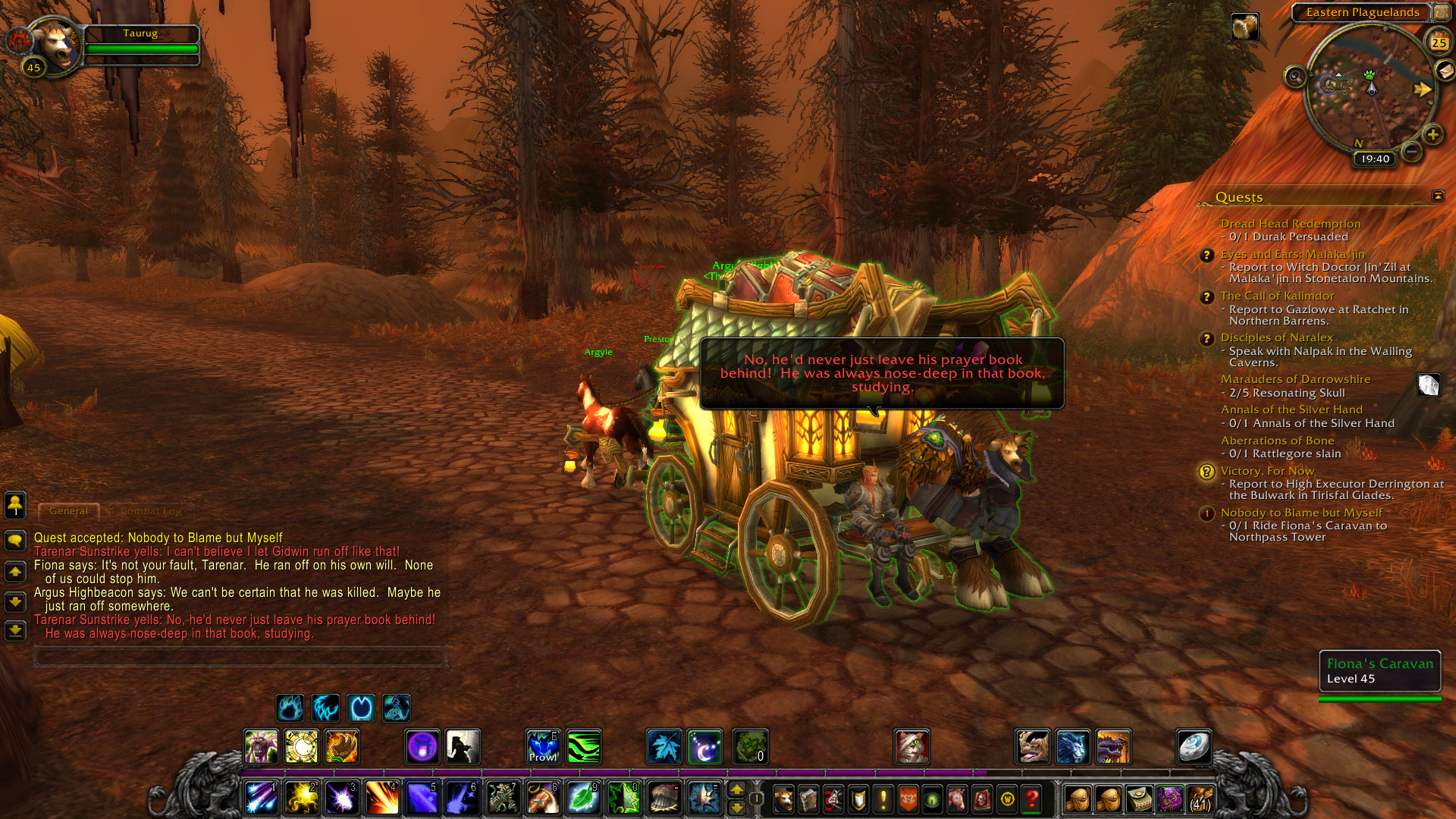Switch to the Combat Log chat tab
Viewport: 1456px width, 819px height.
150,511
